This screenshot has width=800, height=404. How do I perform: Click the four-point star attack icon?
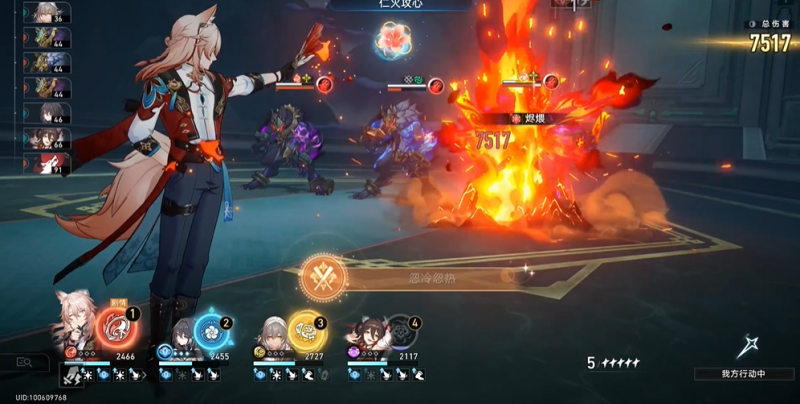(x=743, y=347)
